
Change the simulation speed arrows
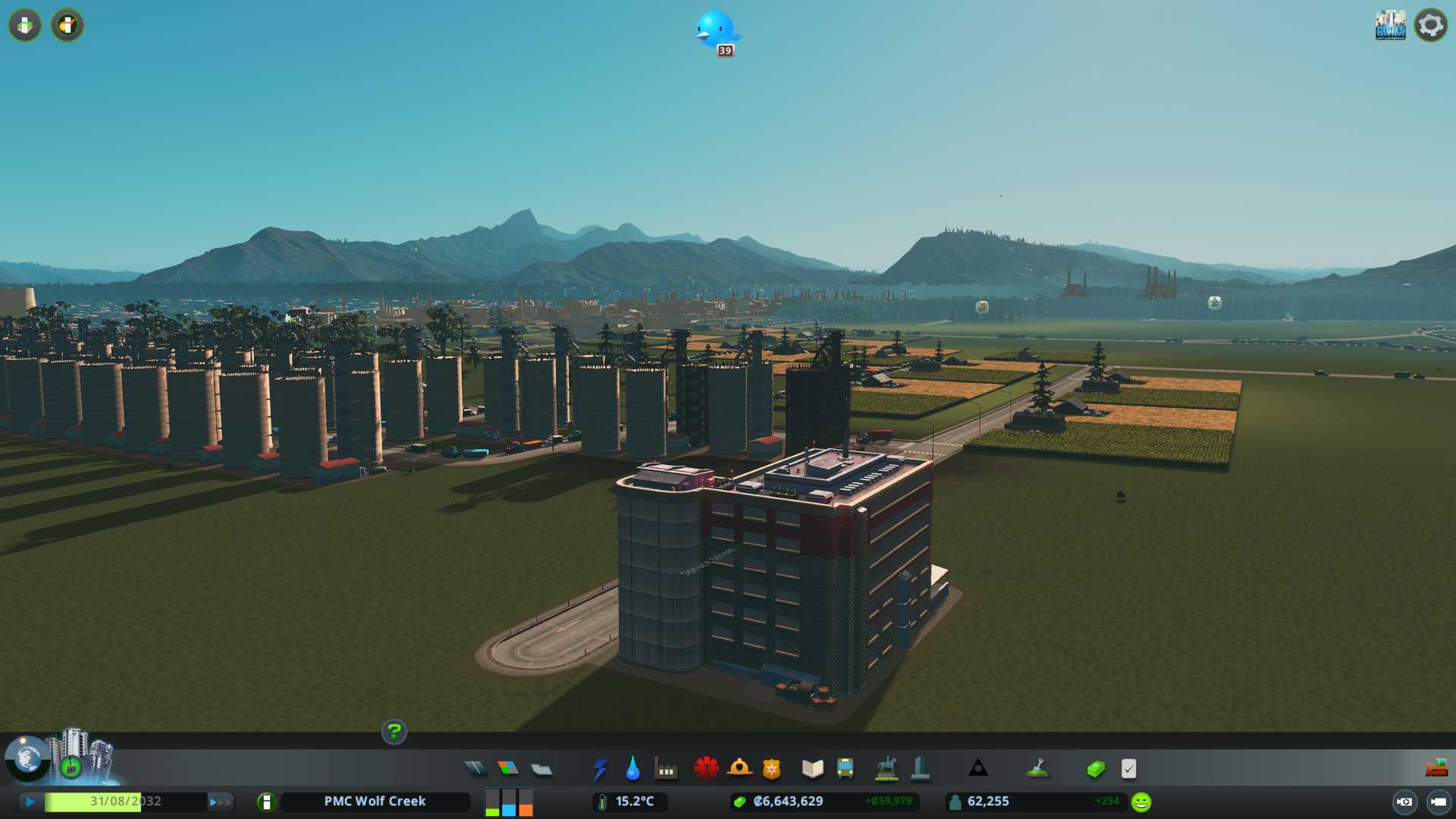click(x=220, y=802)
